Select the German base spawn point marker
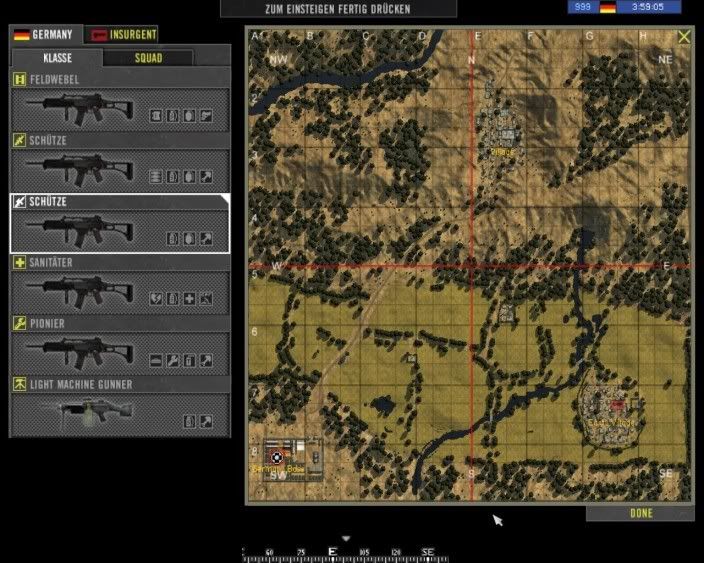The height and width of the screenshot is (563, 704). click(277, 457)
